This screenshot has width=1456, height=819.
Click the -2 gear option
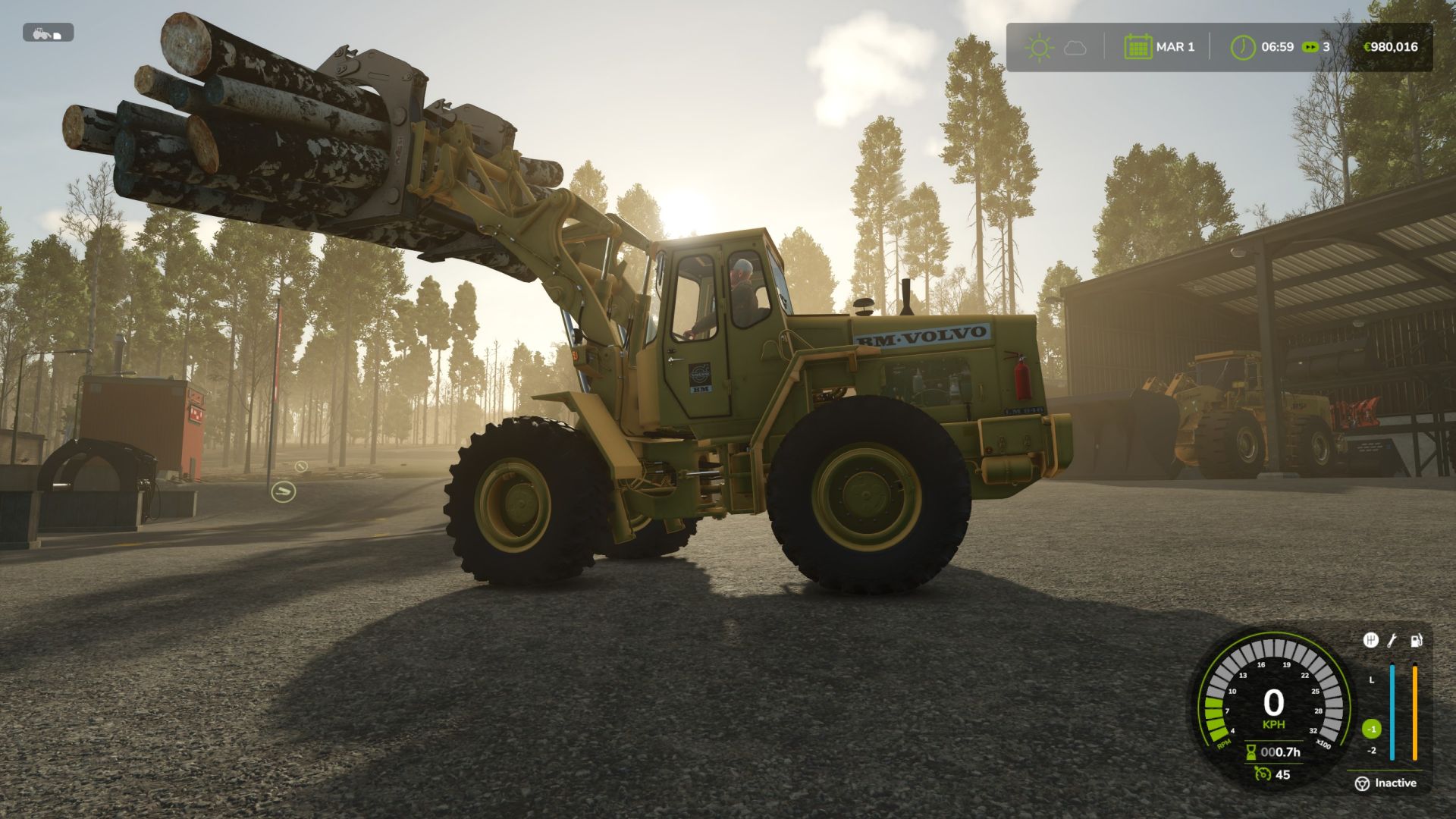pos(1373,750)
